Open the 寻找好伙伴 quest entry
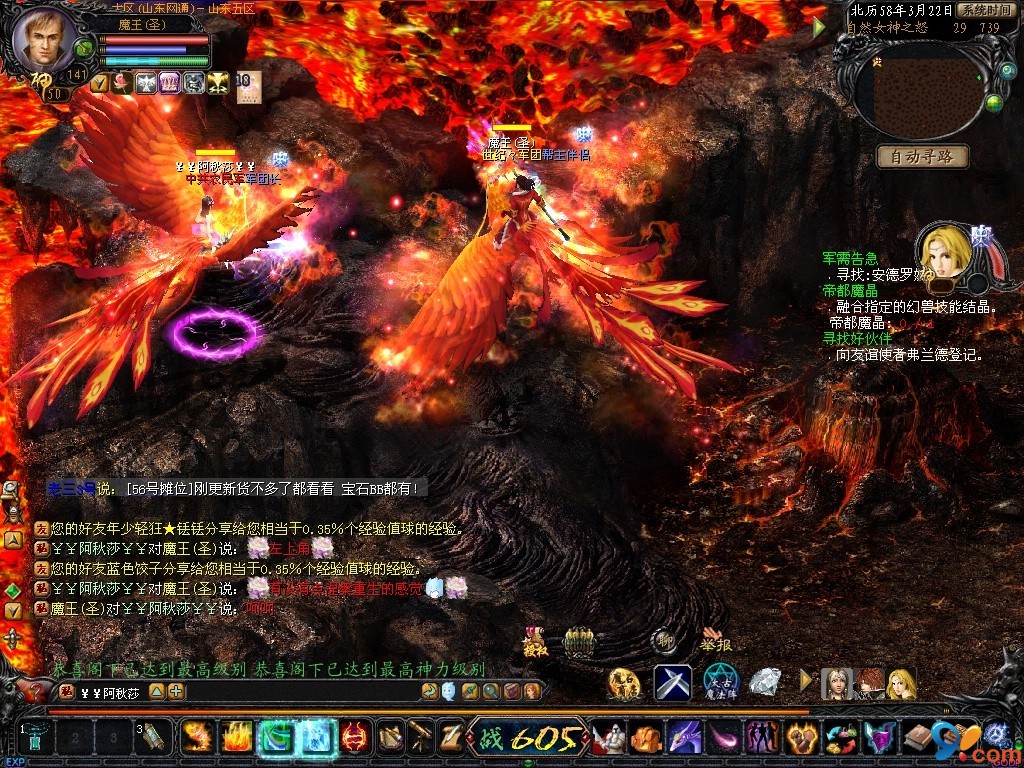Screen dimensions: 1024x768 pos(857,339)
